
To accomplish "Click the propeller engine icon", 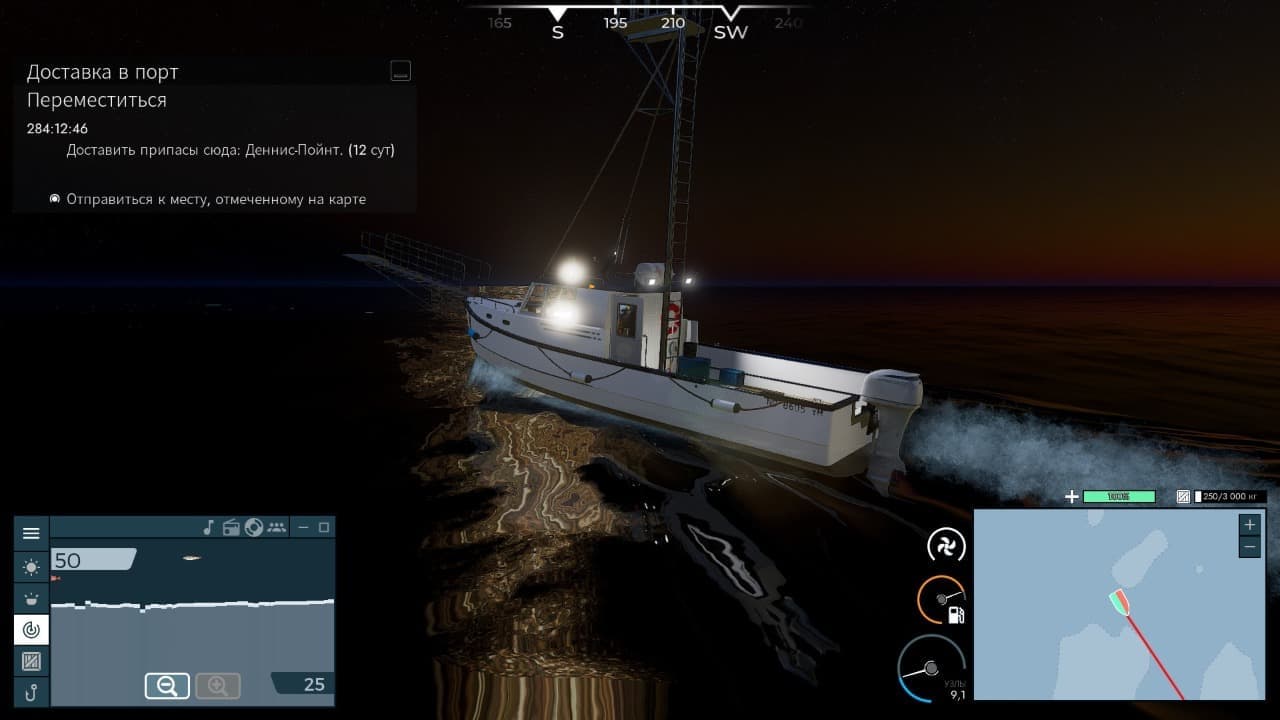I will pyautogui.click(x=943, y=546).
